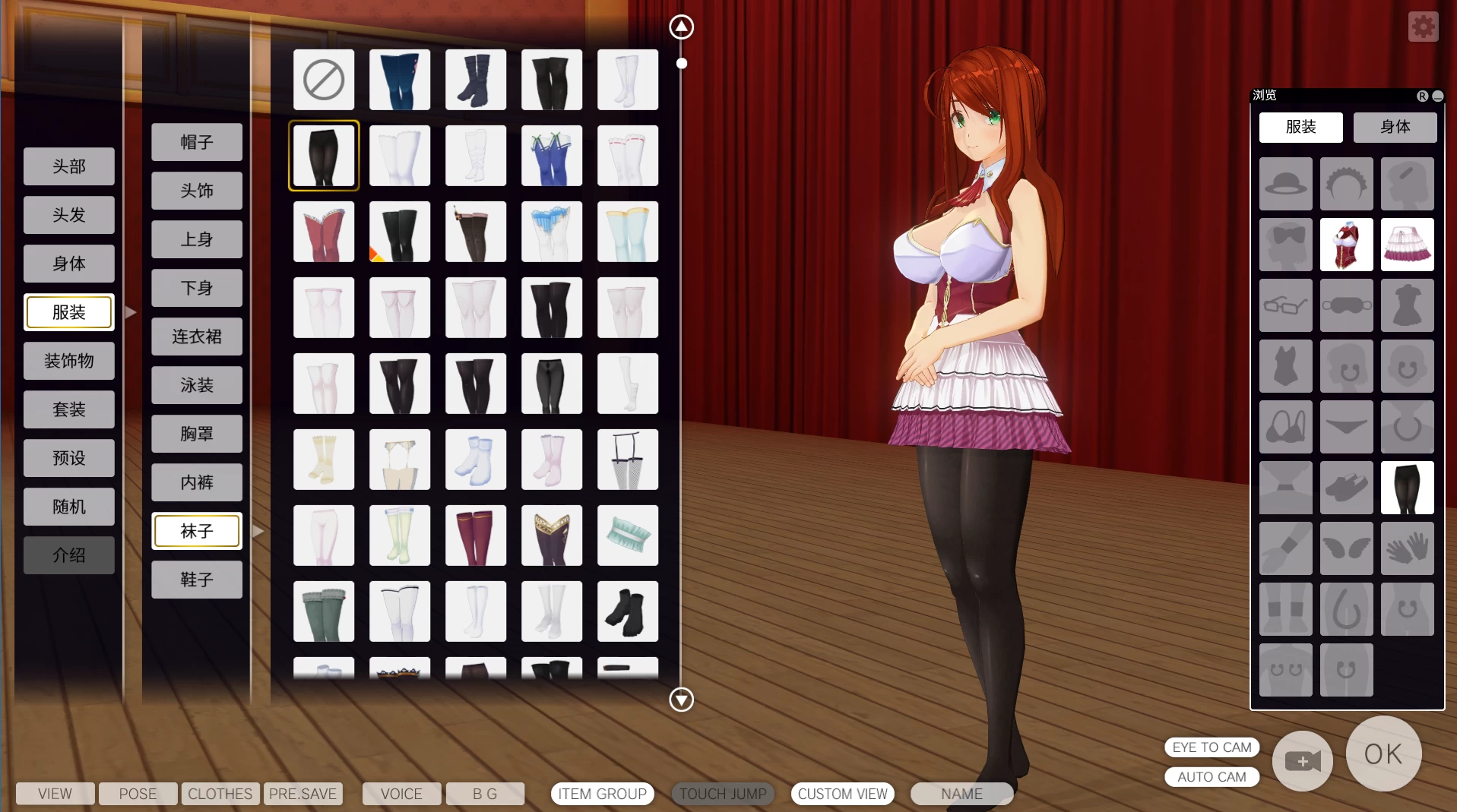Select the swimsuit icon in the browse panel

1285,366
